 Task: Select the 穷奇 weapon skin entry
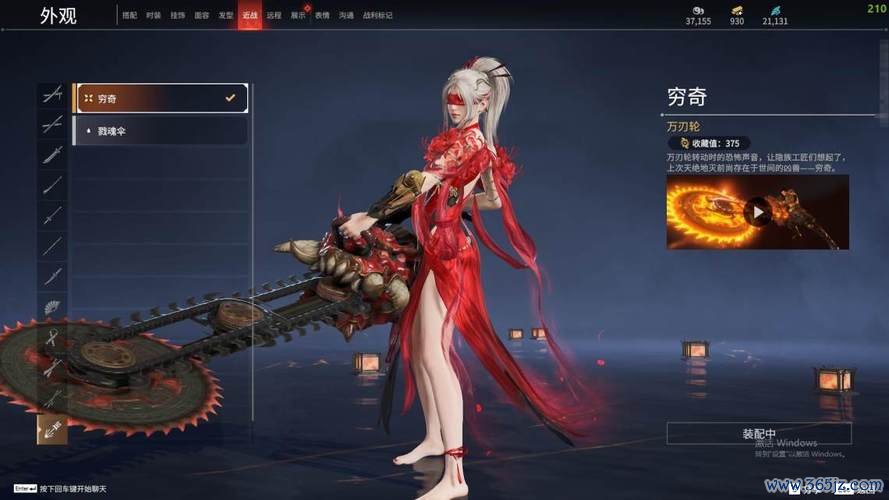pyautogui.click(x=160, y=98)
